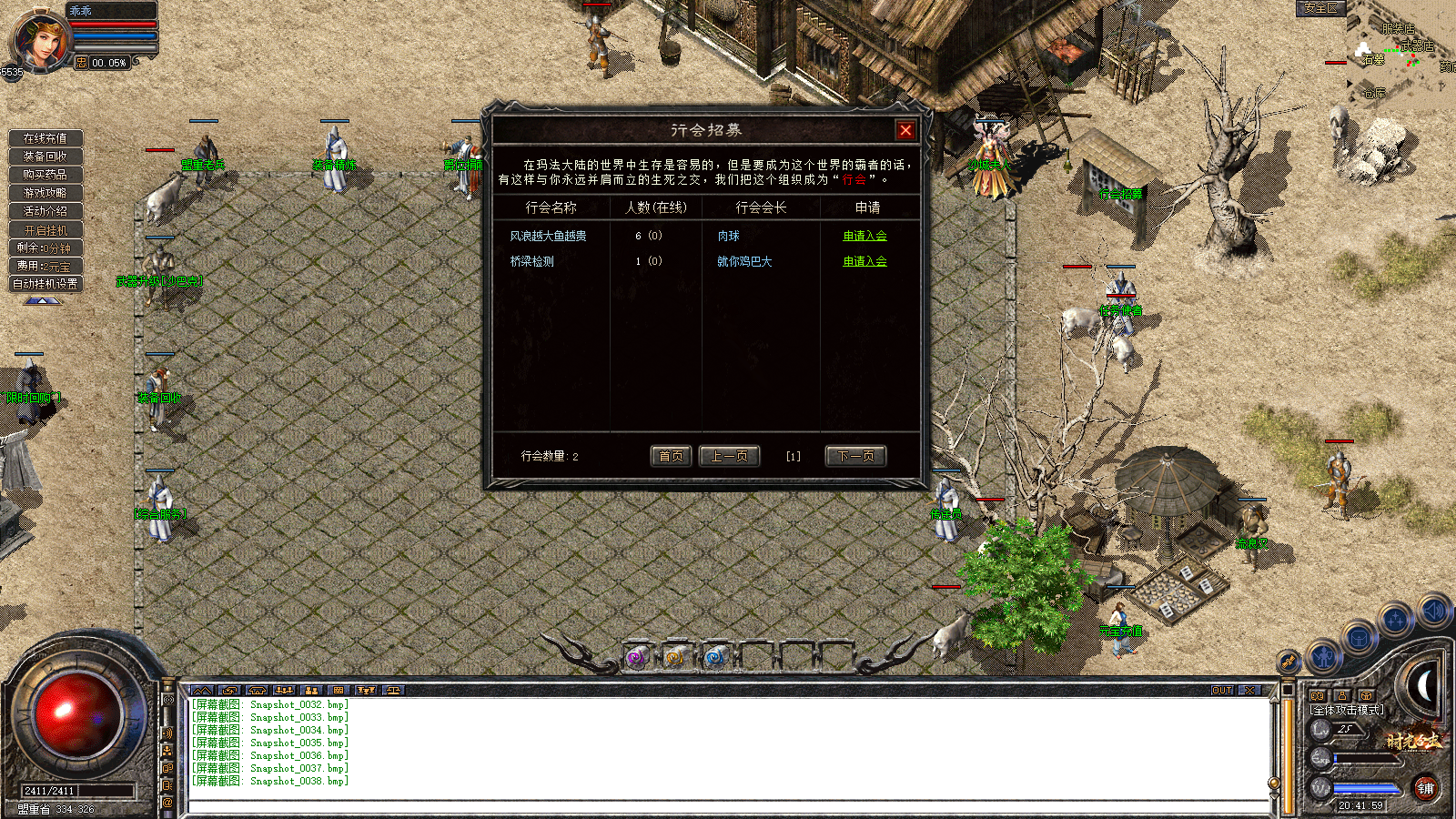Click the Exp progress bar
Image resolution: width=1456 pixels, height=819 pixels.
[1367, 757]
